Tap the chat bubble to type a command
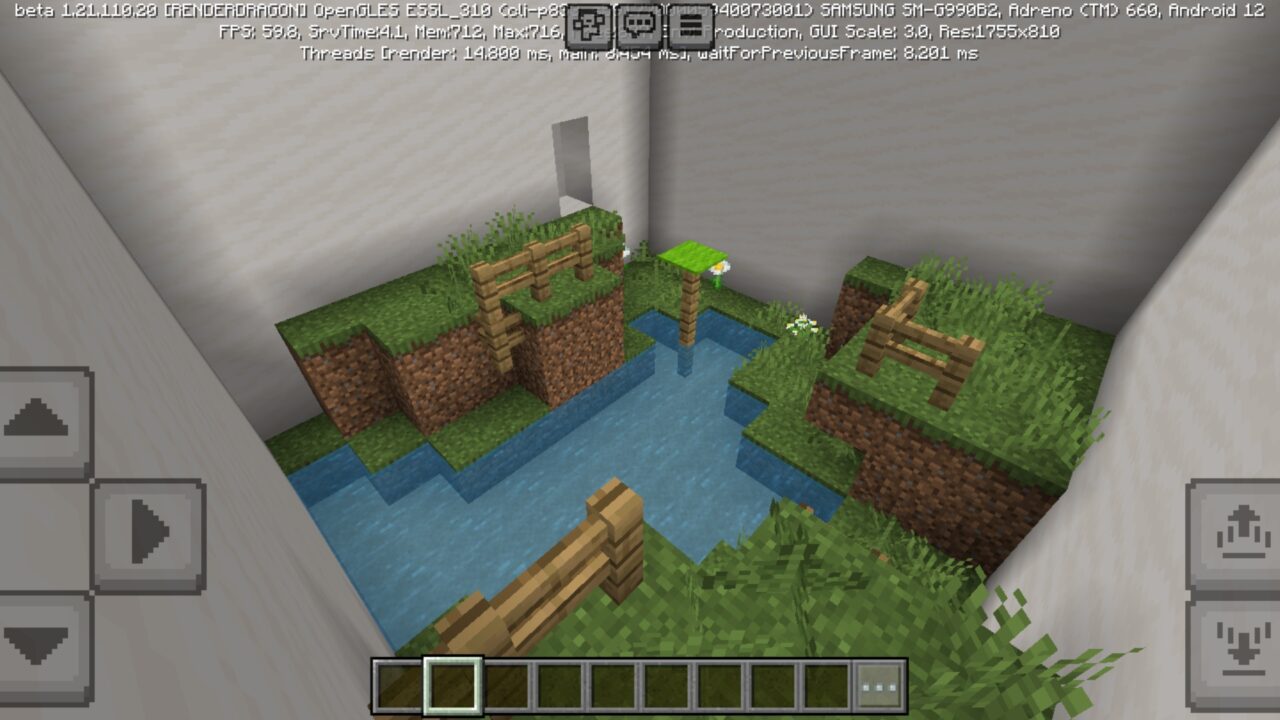Viewport: 1280px width, 720px height. [x=639, y=26]
